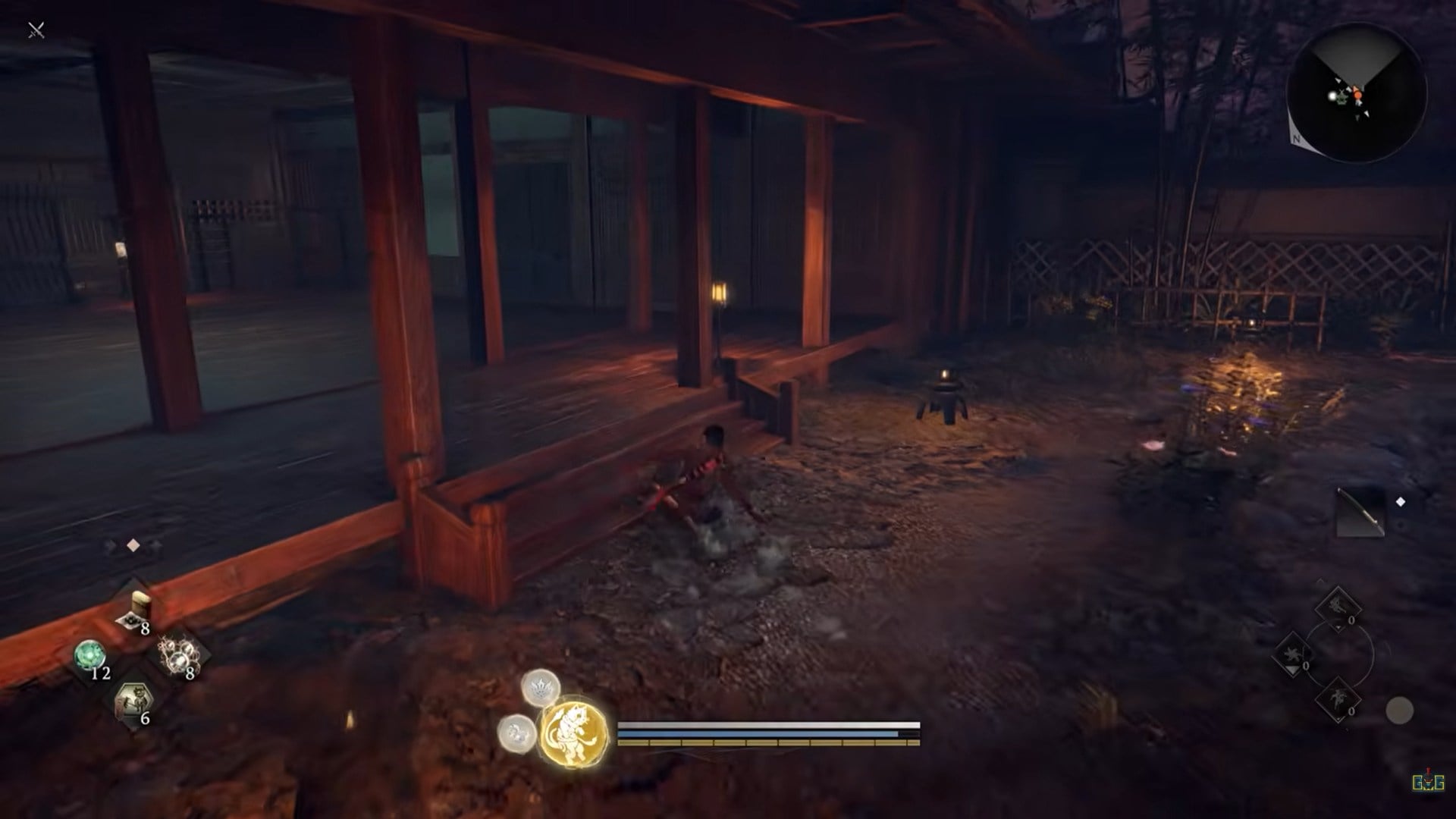The height and width of the screenshot is (819, 1456).
Task: Click the crossed-swords indicator in top-left corner
Action: click(36, 30)
